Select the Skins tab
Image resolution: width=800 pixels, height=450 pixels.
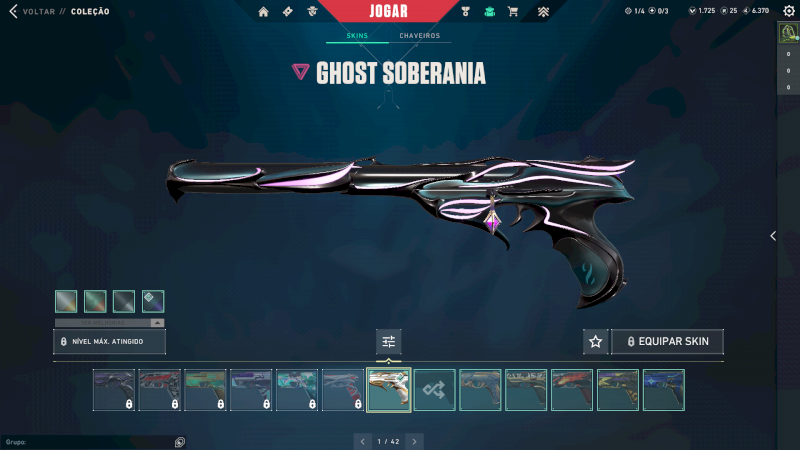[357, 36]
